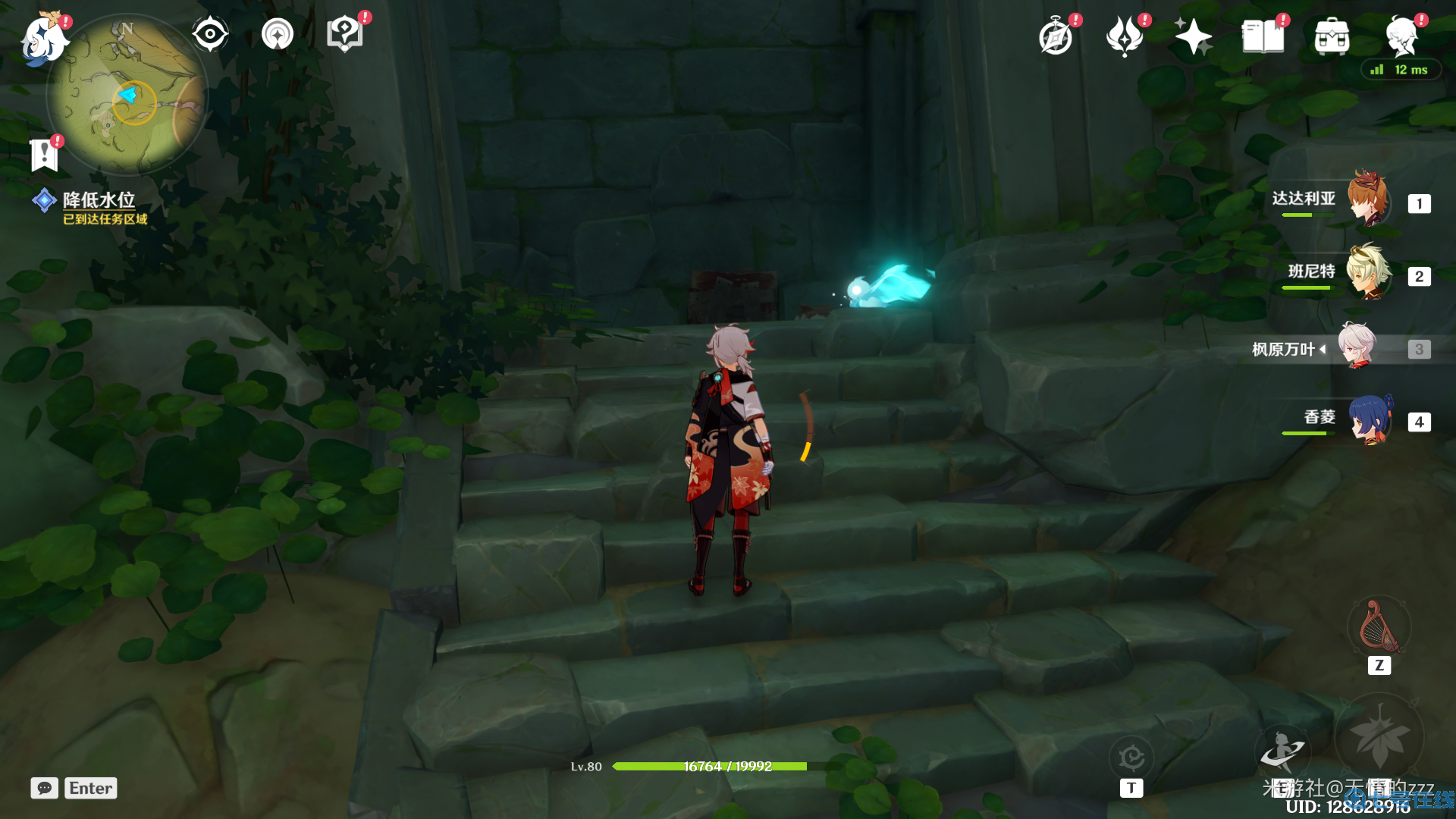This screenshot has width=1456, height=819.
Task: Open the quest navigation signal icon
Action: point(277,34)
